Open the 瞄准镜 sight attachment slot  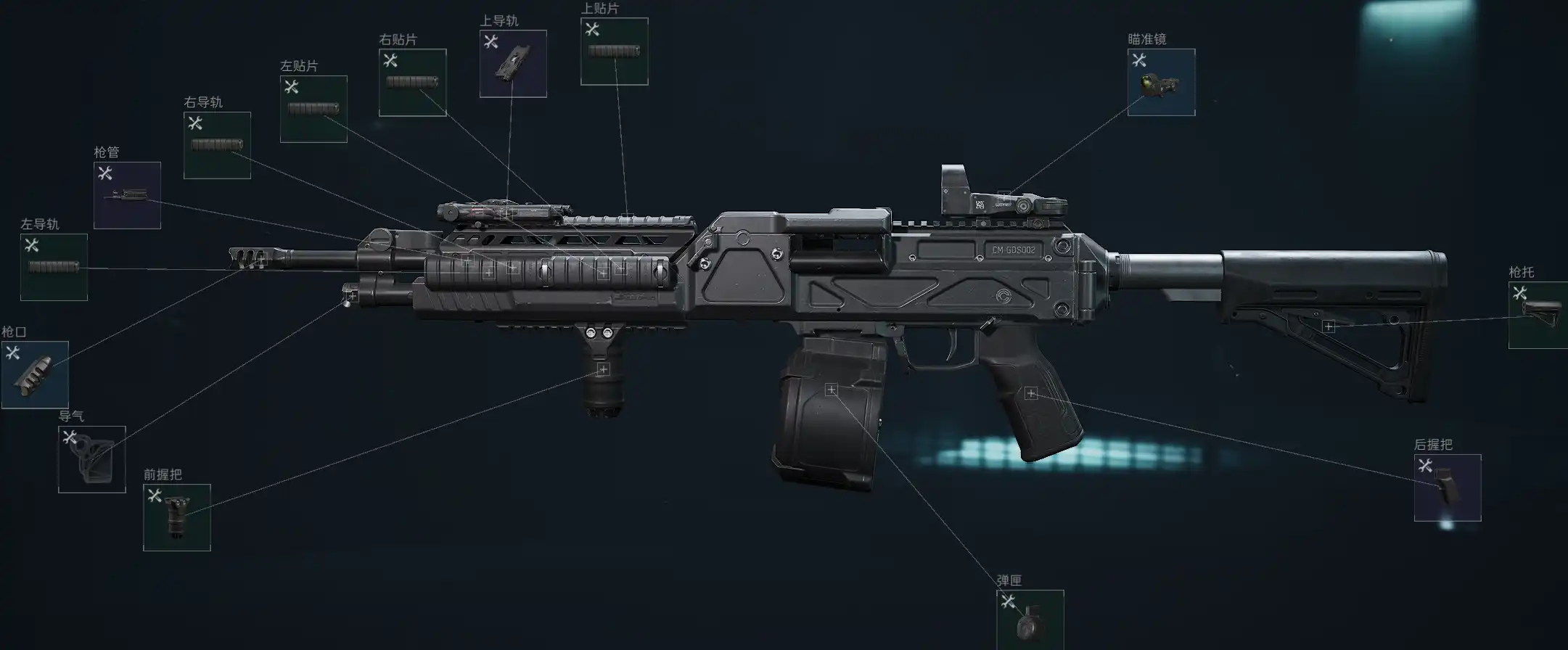pyautogui.click(x=1161, y=82)
